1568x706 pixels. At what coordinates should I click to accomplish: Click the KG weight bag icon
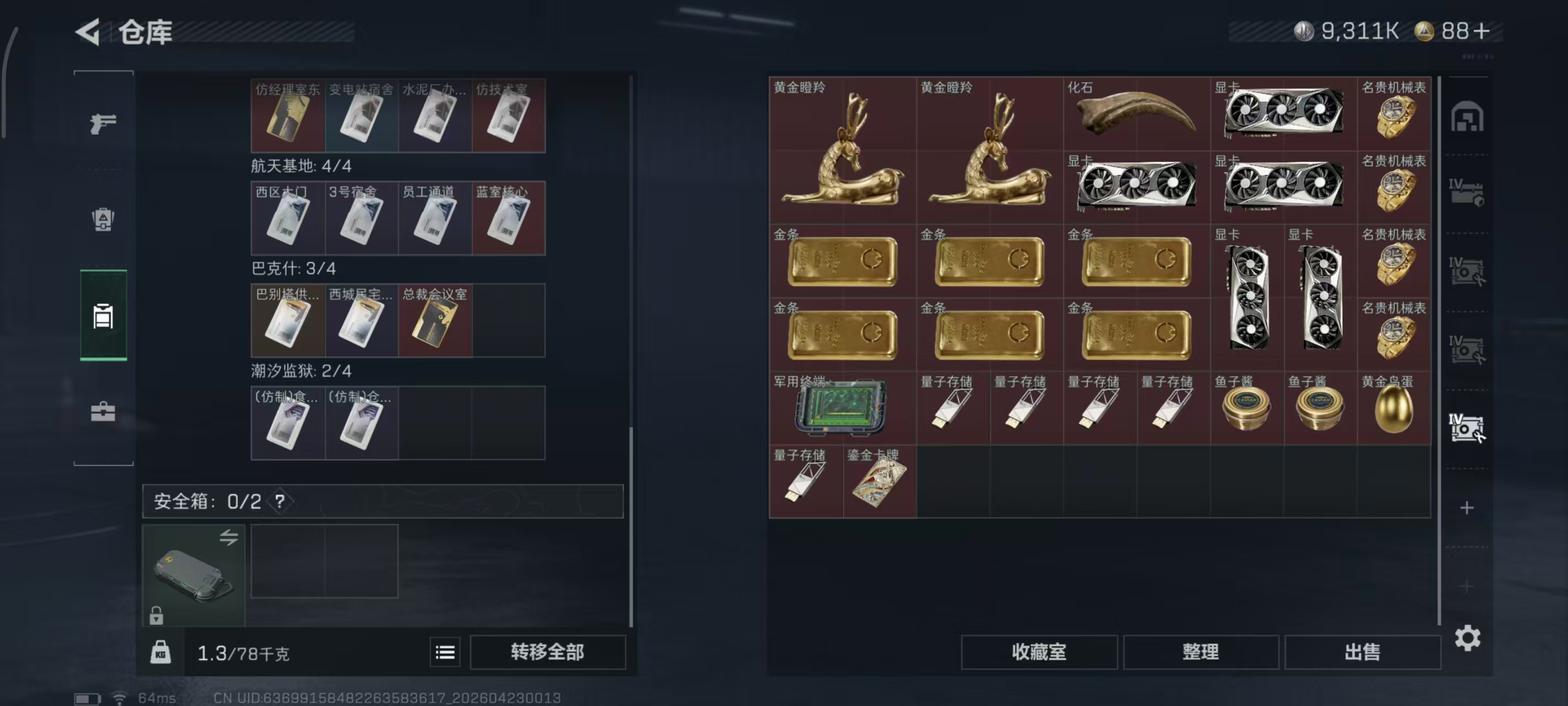[x=160, y=652]
